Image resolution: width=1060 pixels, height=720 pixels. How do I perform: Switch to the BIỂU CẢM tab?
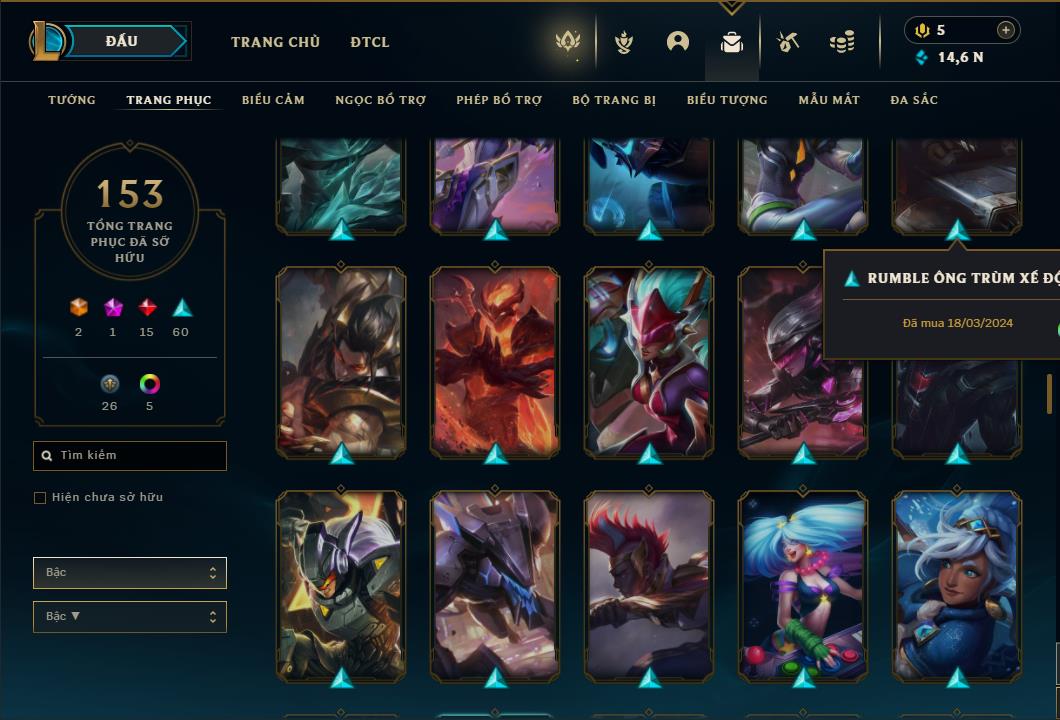point(273,100)
